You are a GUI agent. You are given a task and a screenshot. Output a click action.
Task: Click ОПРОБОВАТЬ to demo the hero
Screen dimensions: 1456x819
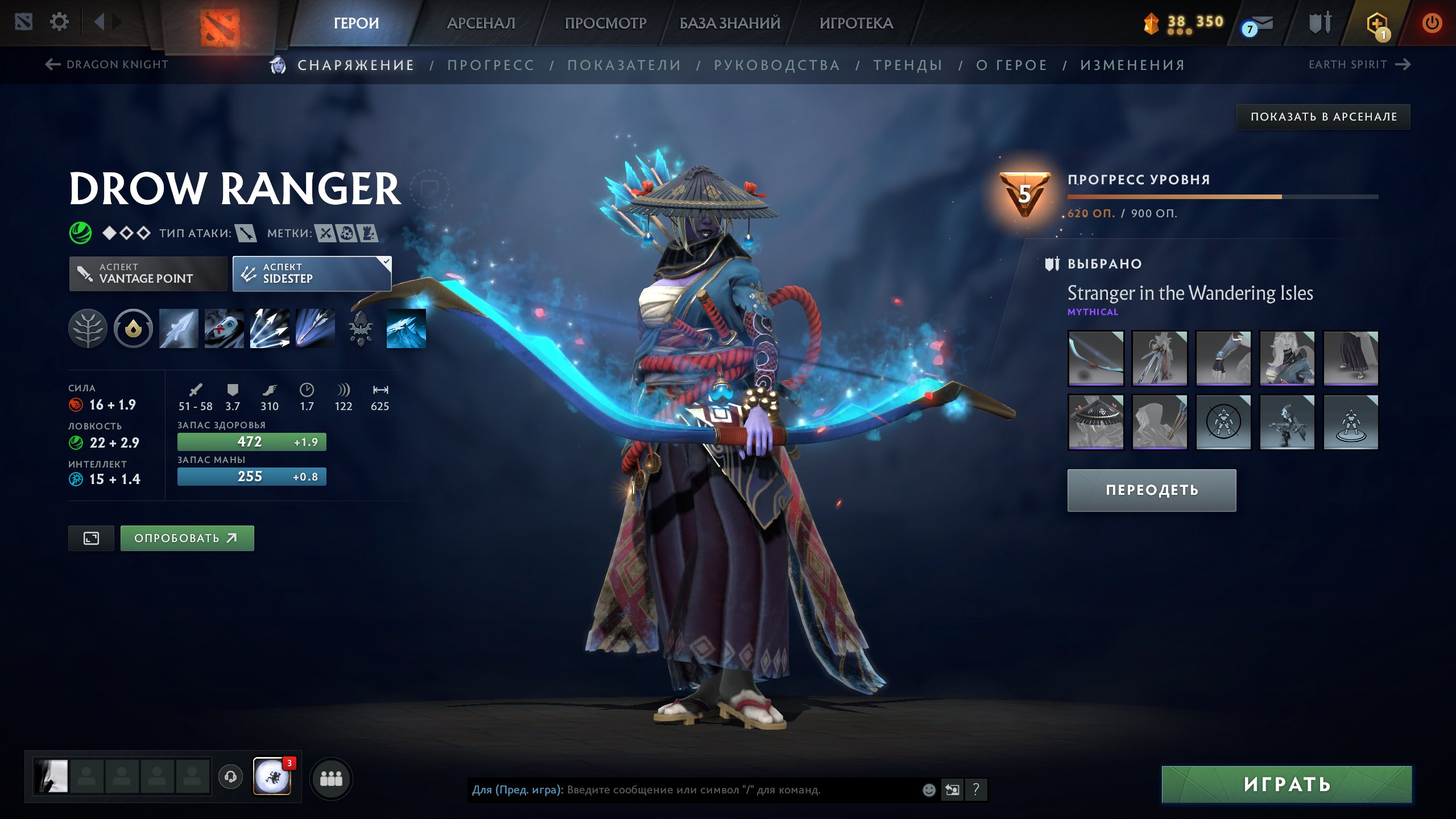(187, 538)
